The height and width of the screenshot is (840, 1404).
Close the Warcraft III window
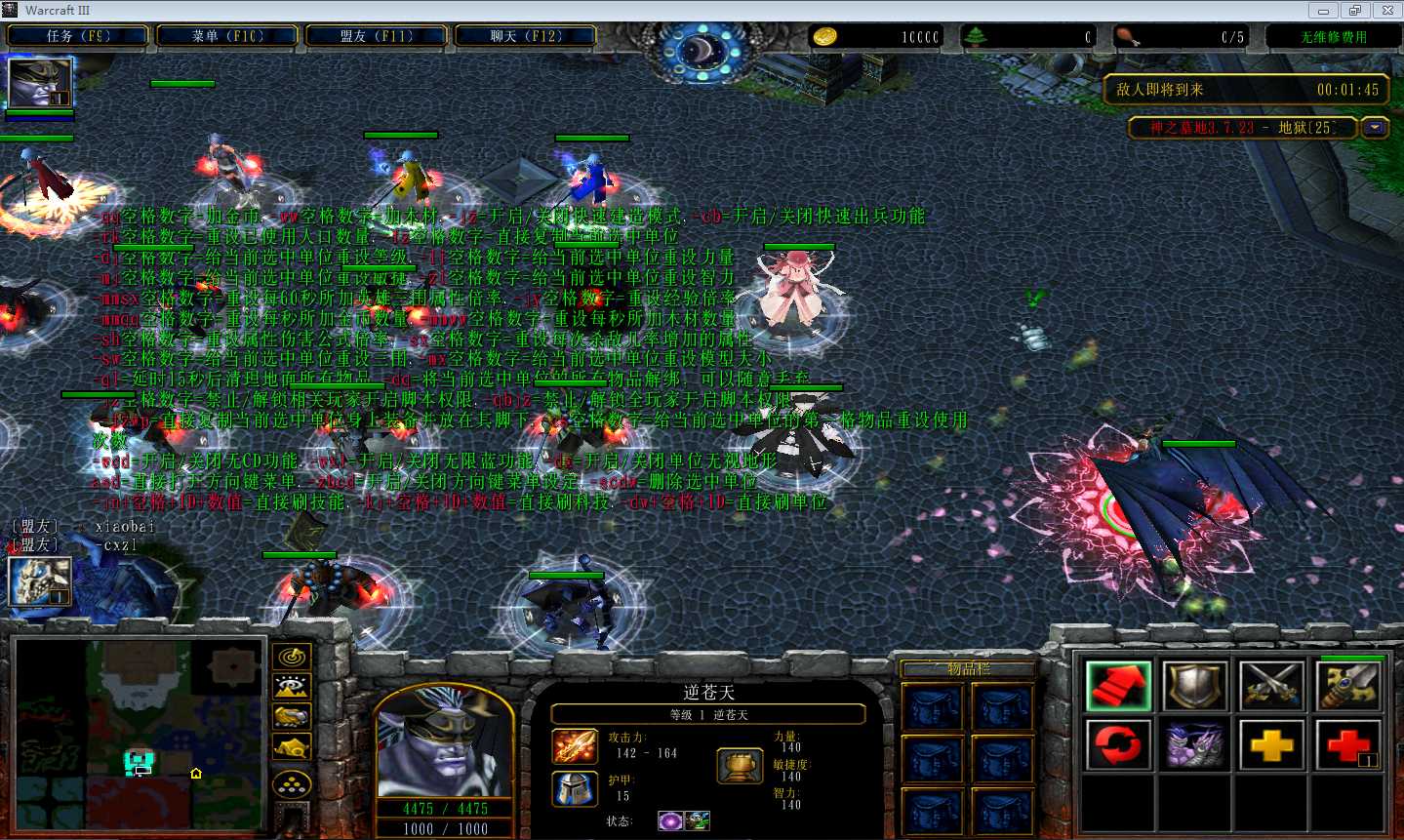coord(1387,11)
